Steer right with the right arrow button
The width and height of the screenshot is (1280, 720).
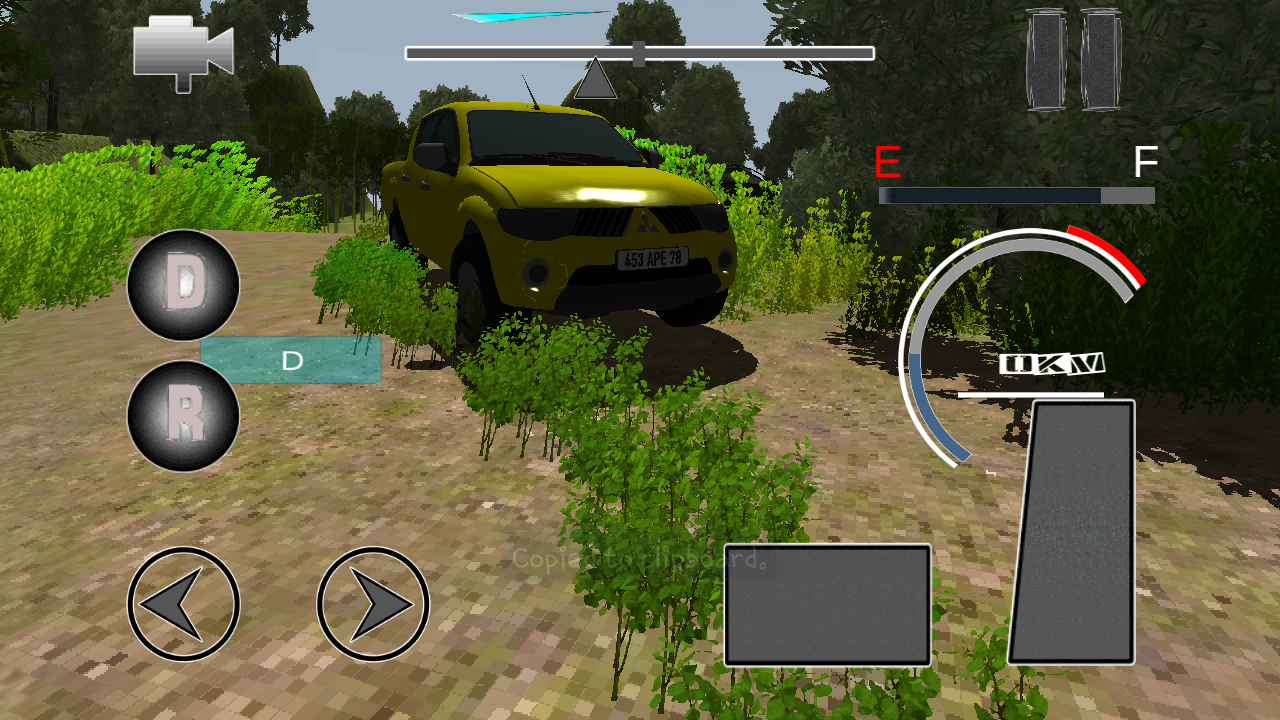[373, 604]
